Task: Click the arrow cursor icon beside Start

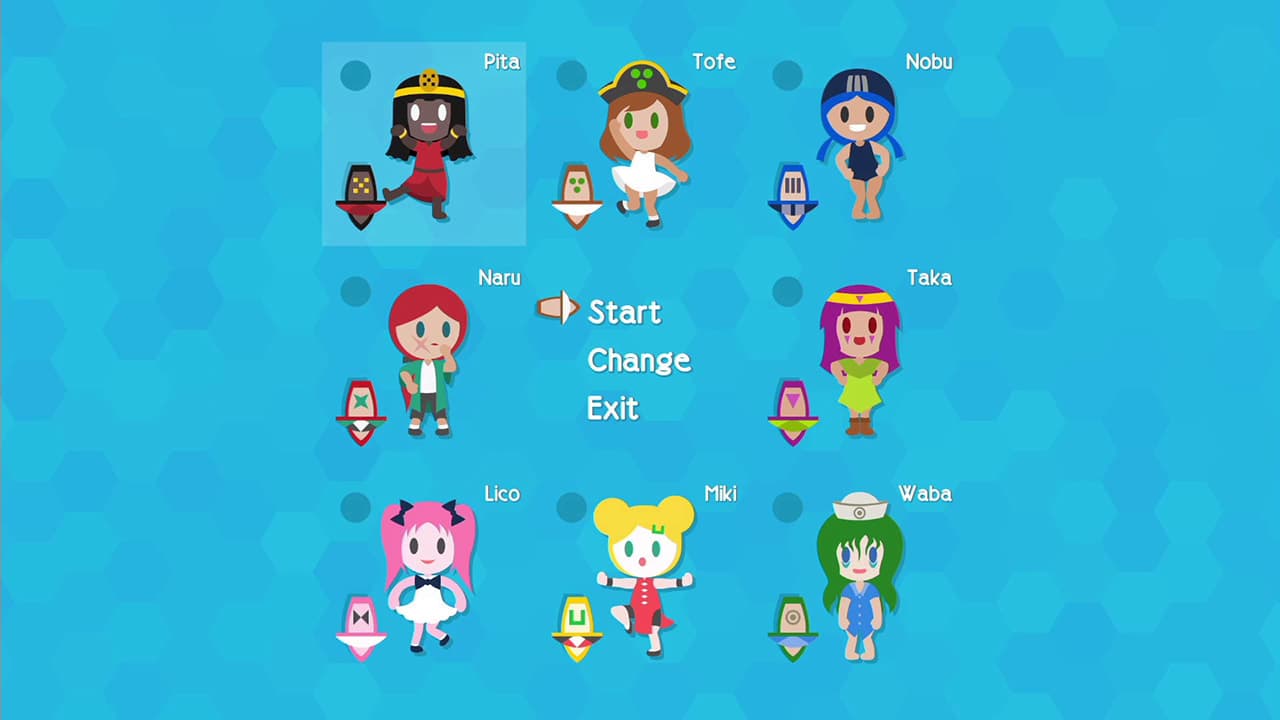Action: (x=557, y=309)
